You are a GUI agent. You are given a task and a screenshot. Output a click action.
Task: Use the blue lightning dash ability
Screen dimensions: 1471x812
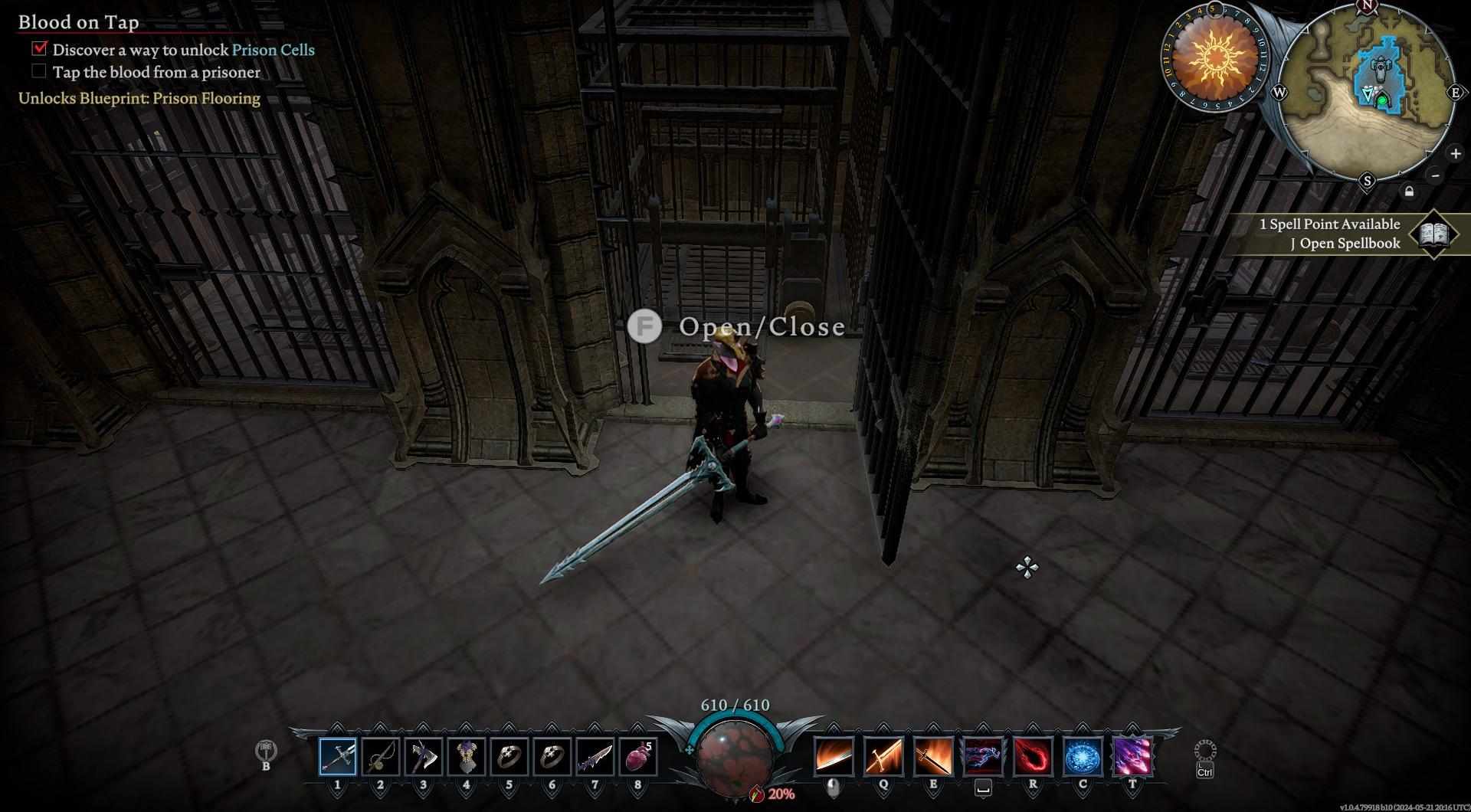click(x=983, y=756)
